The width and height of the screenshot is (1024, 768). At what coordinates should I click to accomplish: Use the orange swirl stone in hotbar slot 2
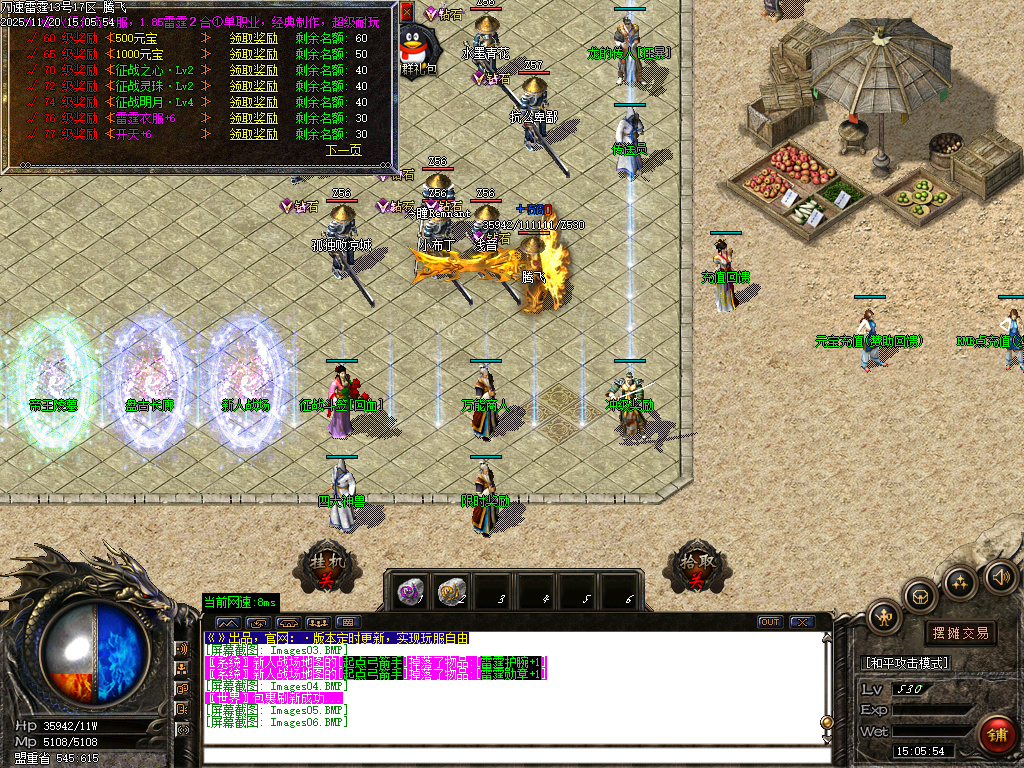click(452, 591)
